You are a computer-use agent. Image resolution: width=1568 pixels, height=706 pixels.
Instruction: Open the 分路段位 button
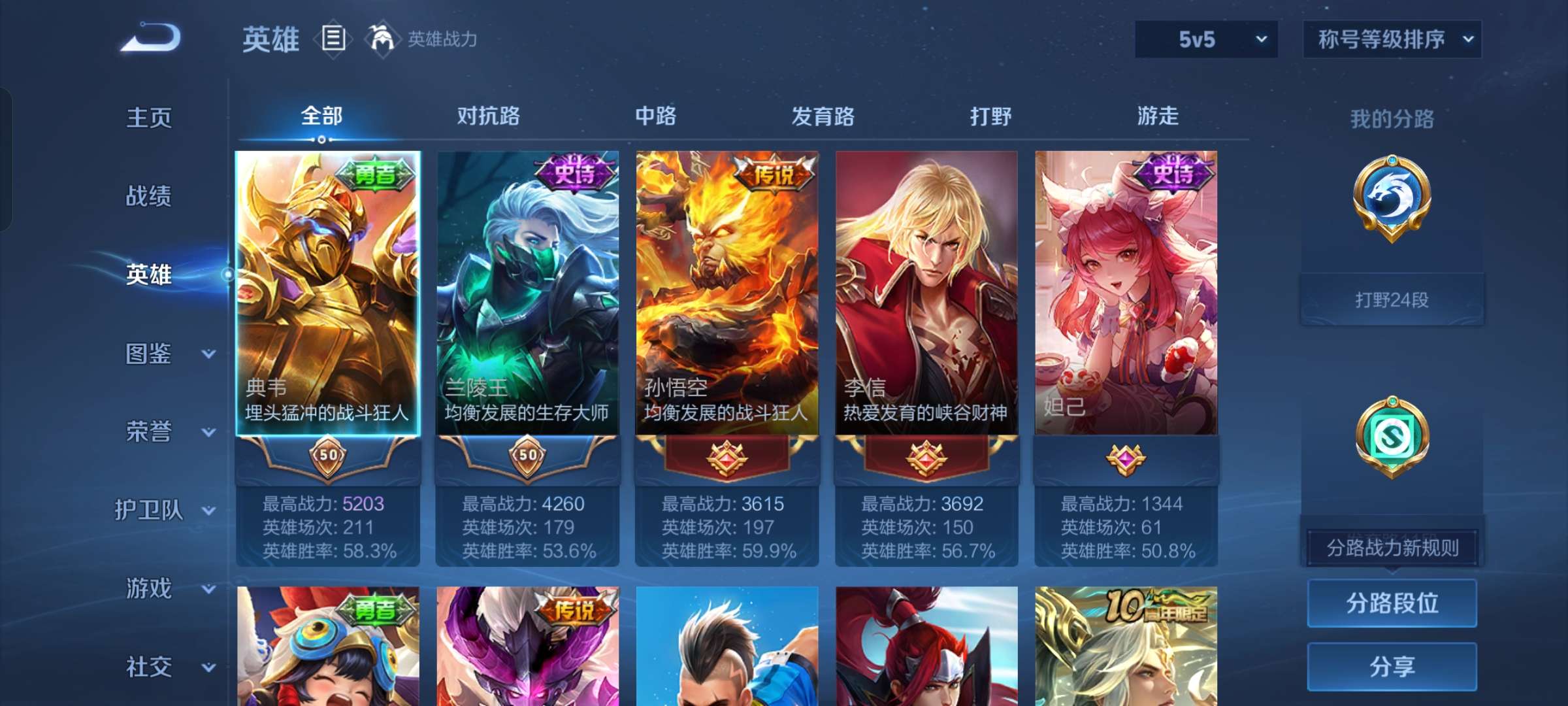click(x=1392, y=603)
